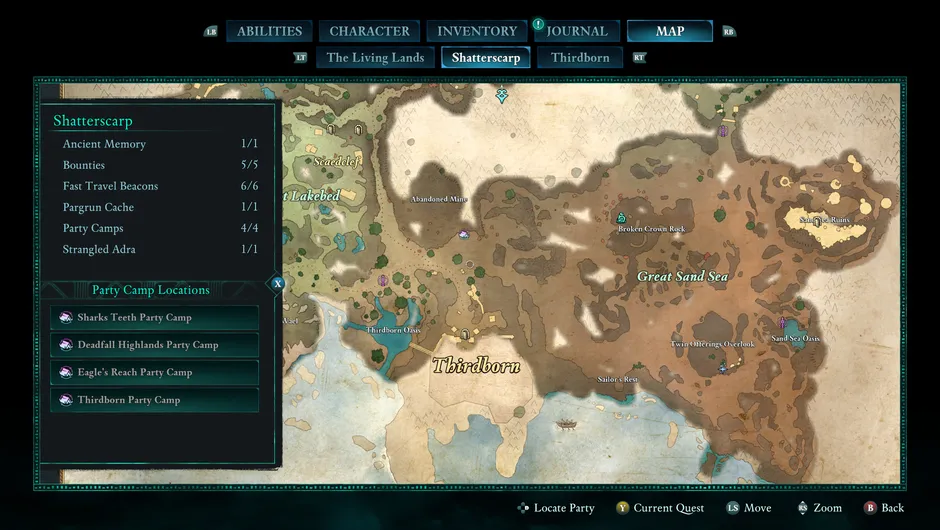Show The Living Lands region map
The height and width of the screenshot is (530, 940).
(x=375, y=57)
